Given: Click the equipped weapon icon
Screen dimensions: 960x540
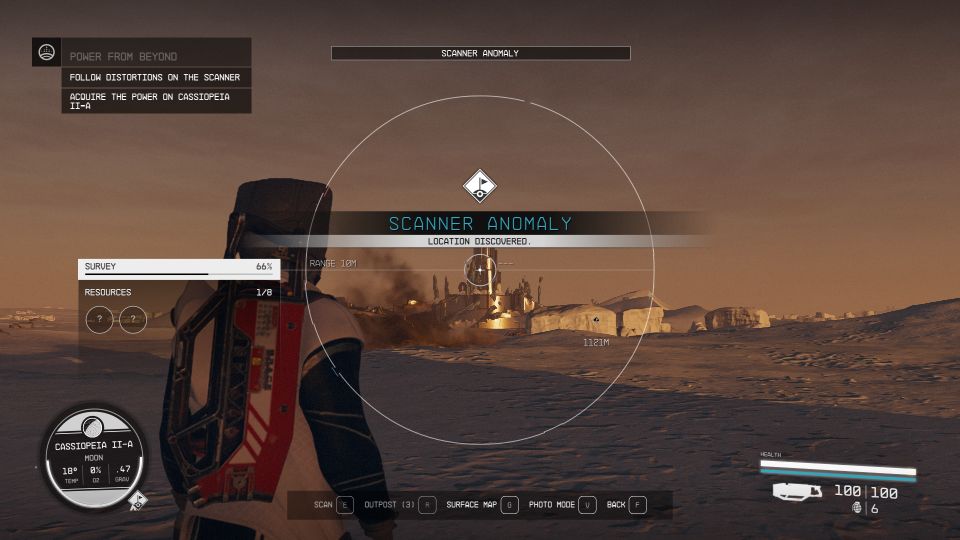Looking at the screenshot, I should [x=797, y=491].
